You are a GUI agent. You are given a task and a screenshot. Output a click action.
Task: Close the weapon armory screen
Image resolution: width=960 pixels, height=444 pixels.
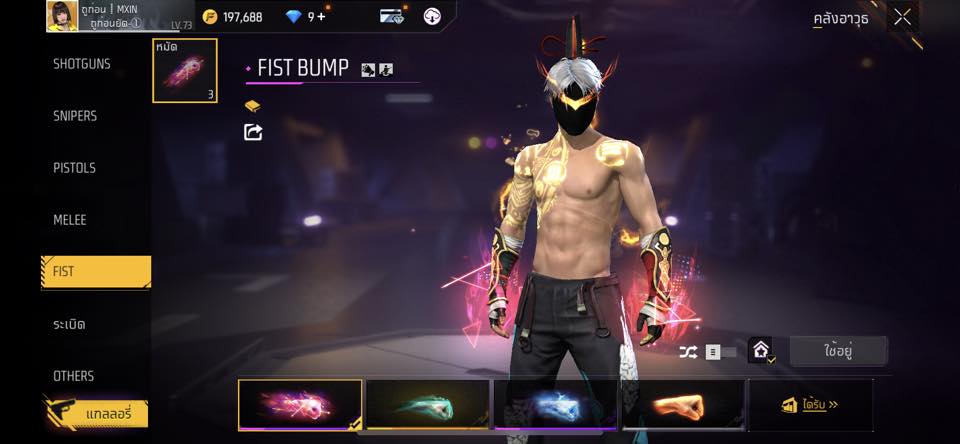(x=902, y=17)
